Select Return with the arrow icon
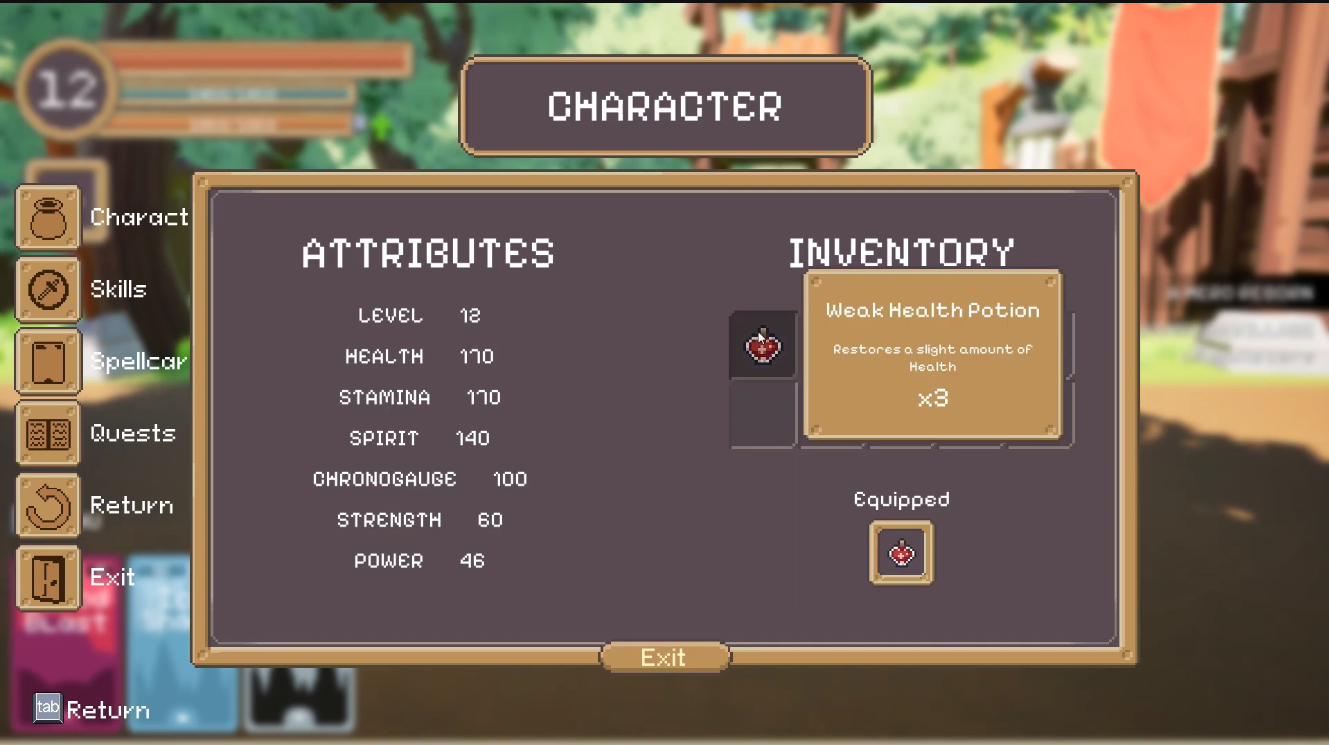This screenshot has height=745, width=1329. (x=48, y=505)
